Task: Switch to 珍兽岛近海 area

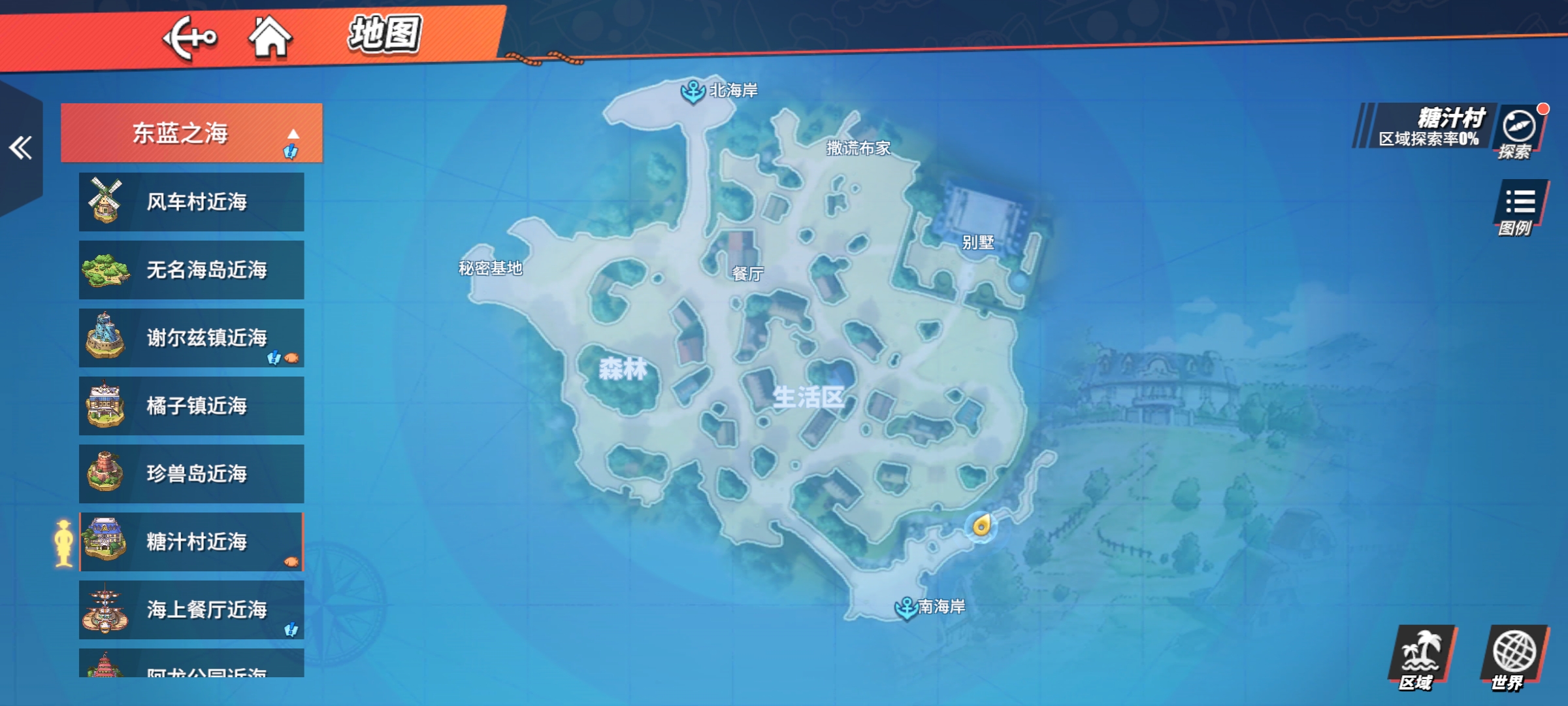Action: click(191, 474)
